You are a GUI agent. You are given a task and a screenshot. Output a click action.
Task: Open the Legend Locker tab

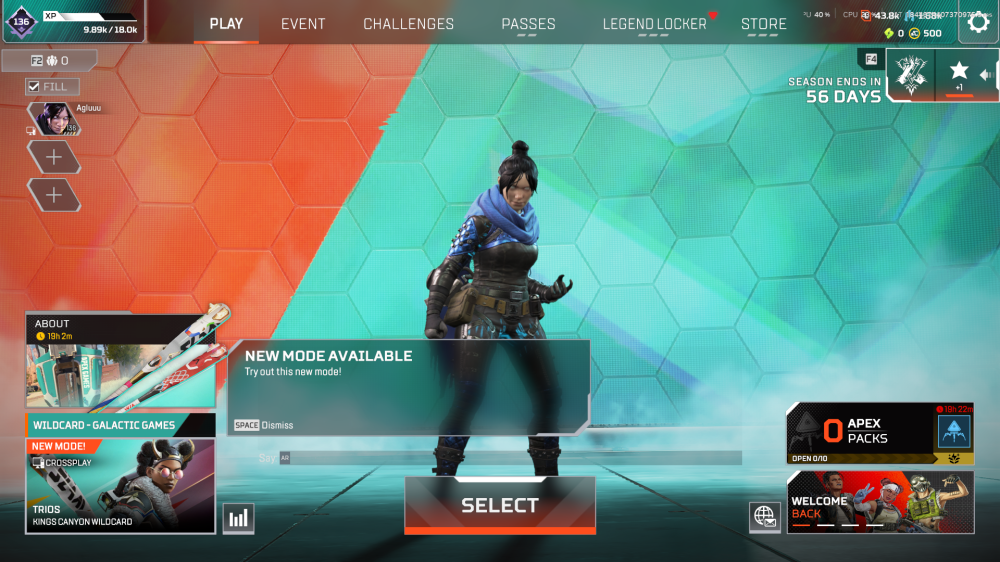tap(654, 24)
